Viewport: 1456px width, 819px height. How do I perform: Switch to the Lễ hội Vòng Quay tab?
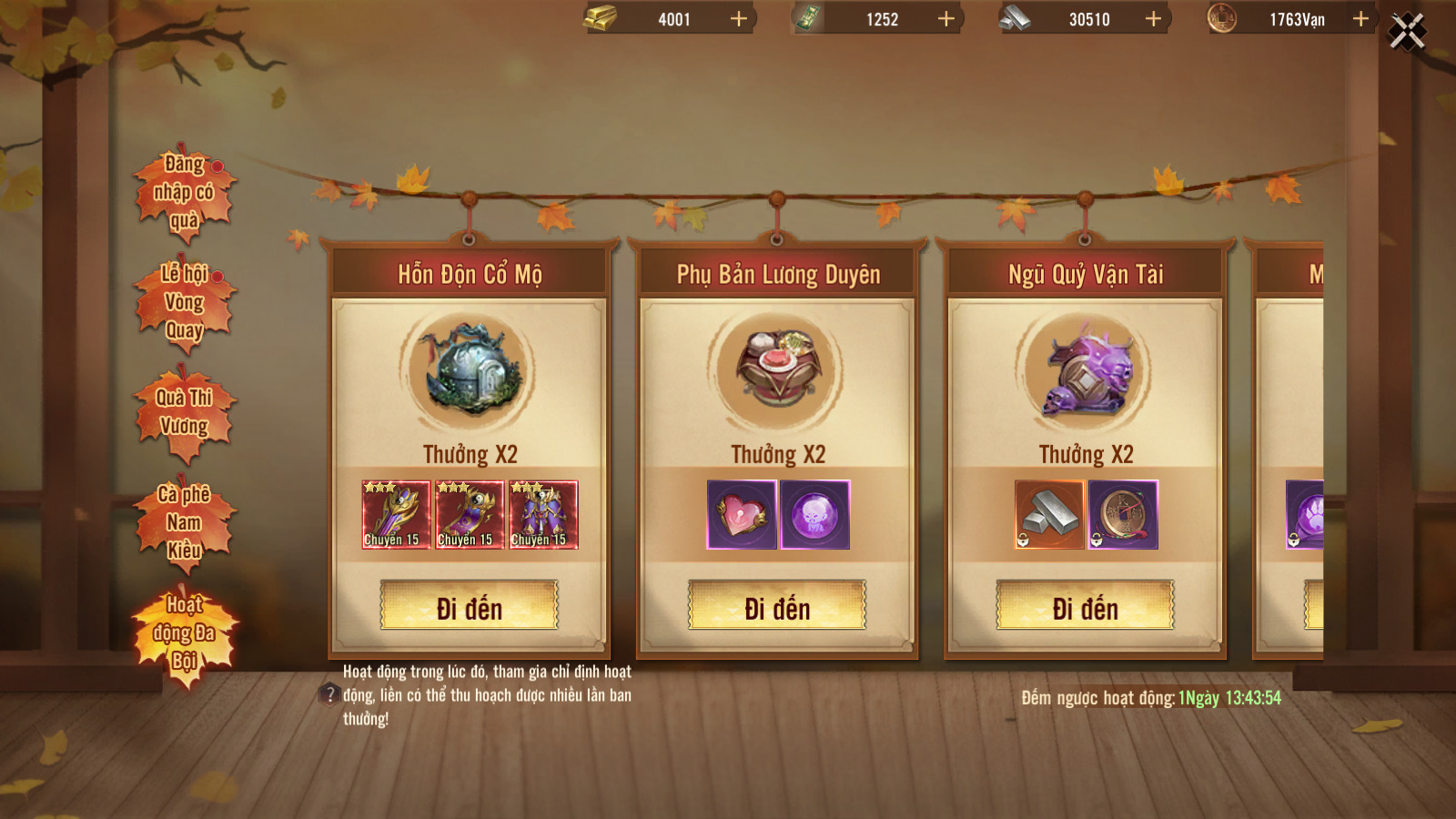(184, 302)
